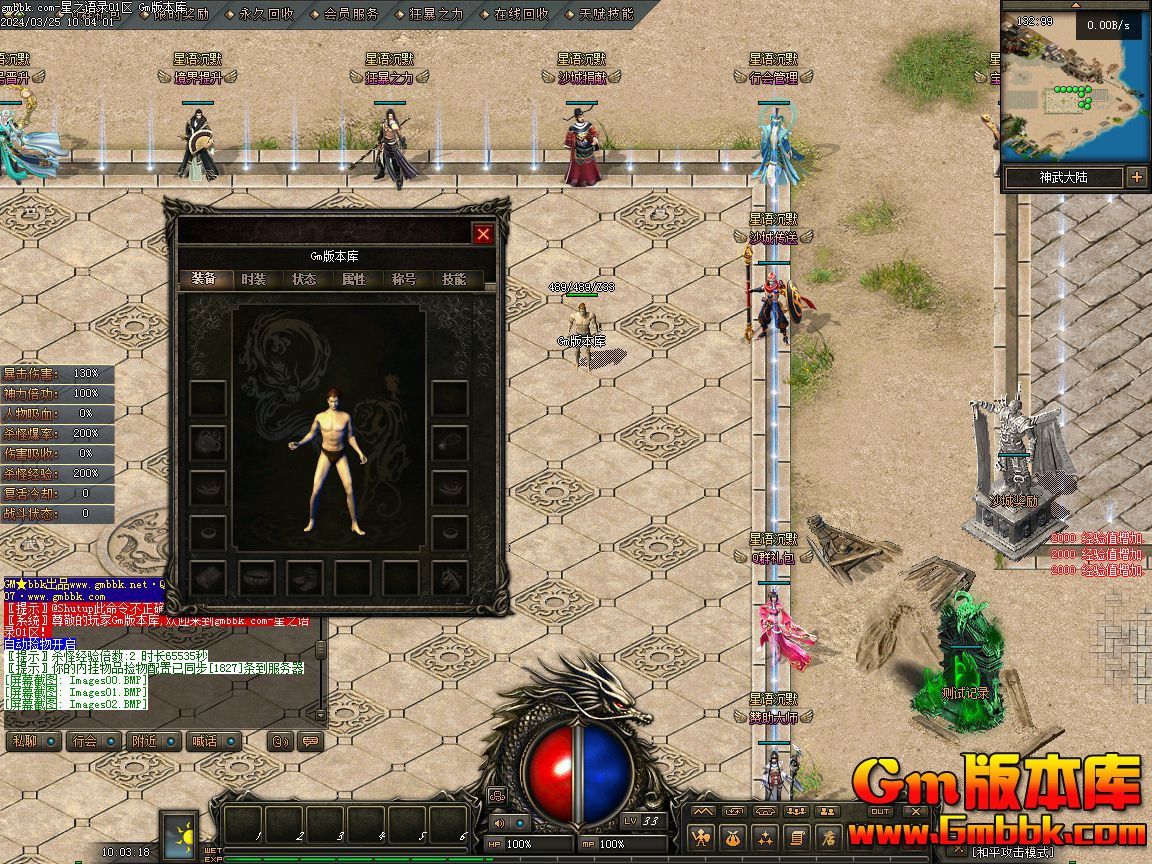Toggle the sound speaker button
The image size is (1152, 864).
(498, 823)
